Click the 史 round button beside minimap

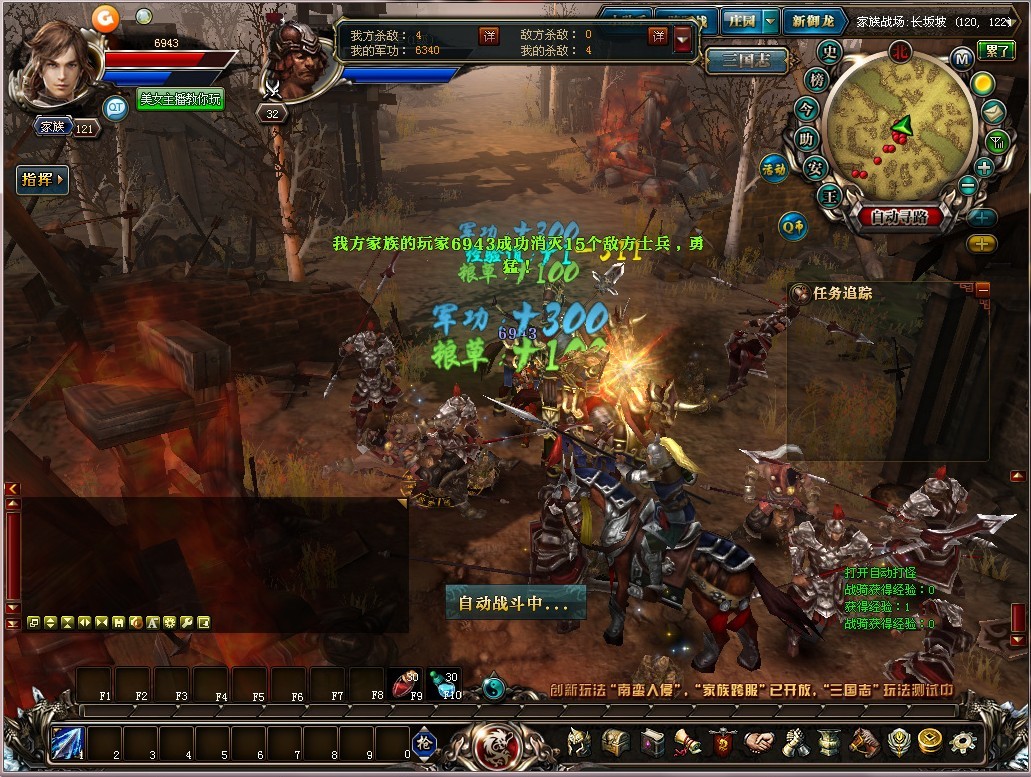click(x=829, y=52)
